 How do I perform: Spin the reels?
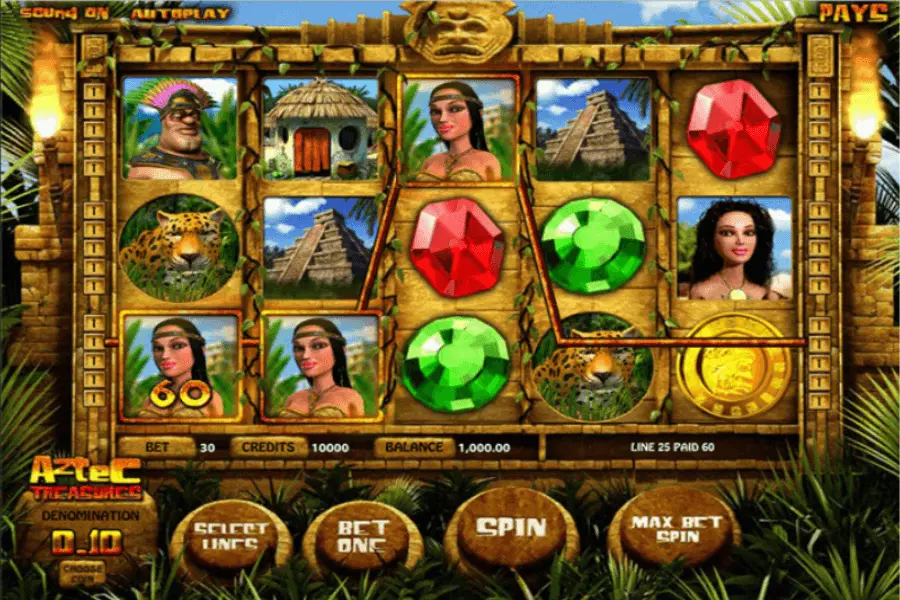point(510,529)
